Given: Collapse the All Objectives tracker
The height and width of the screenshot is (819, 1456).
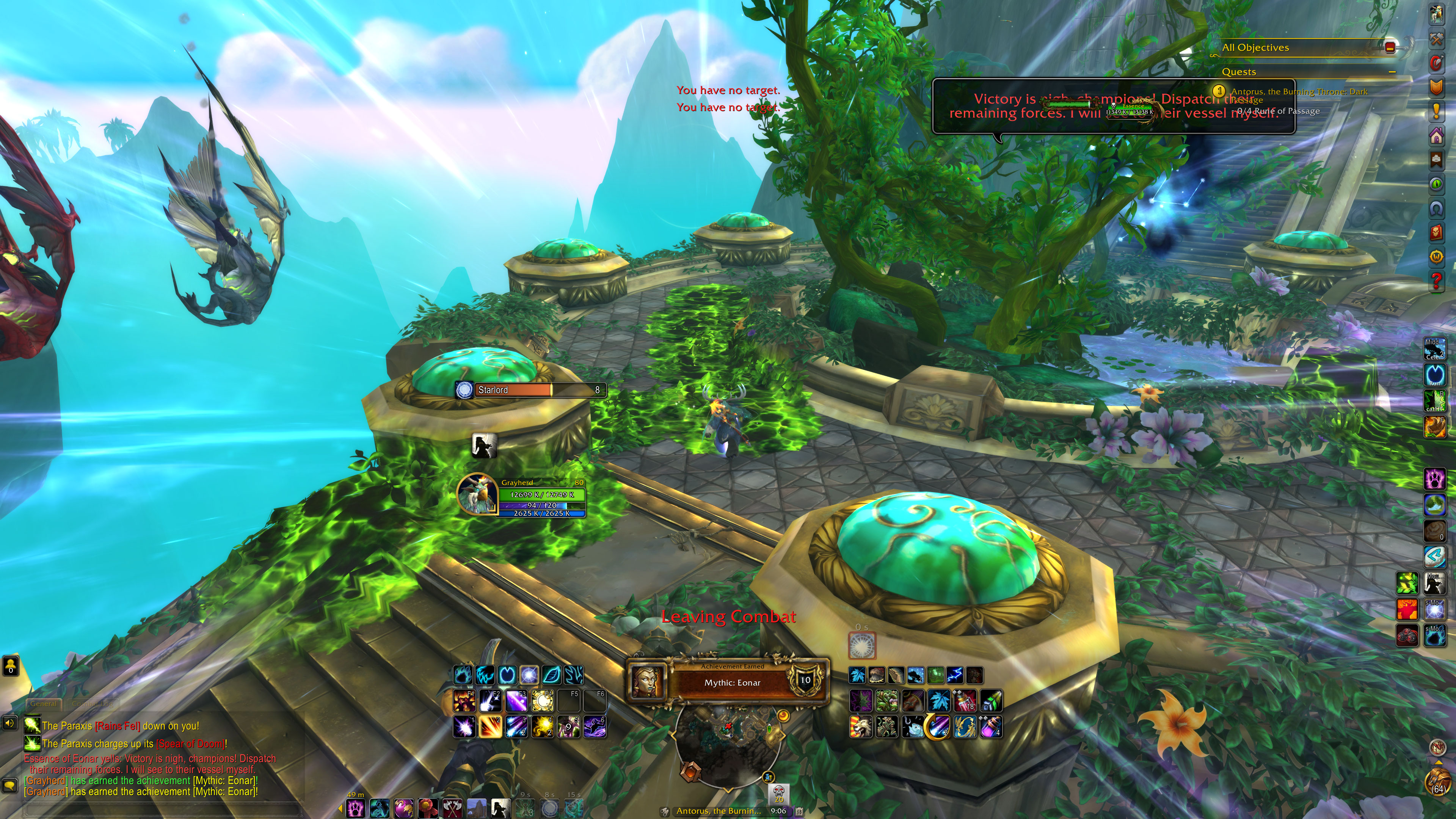Looking at the screenshot, I should 1390,47.
